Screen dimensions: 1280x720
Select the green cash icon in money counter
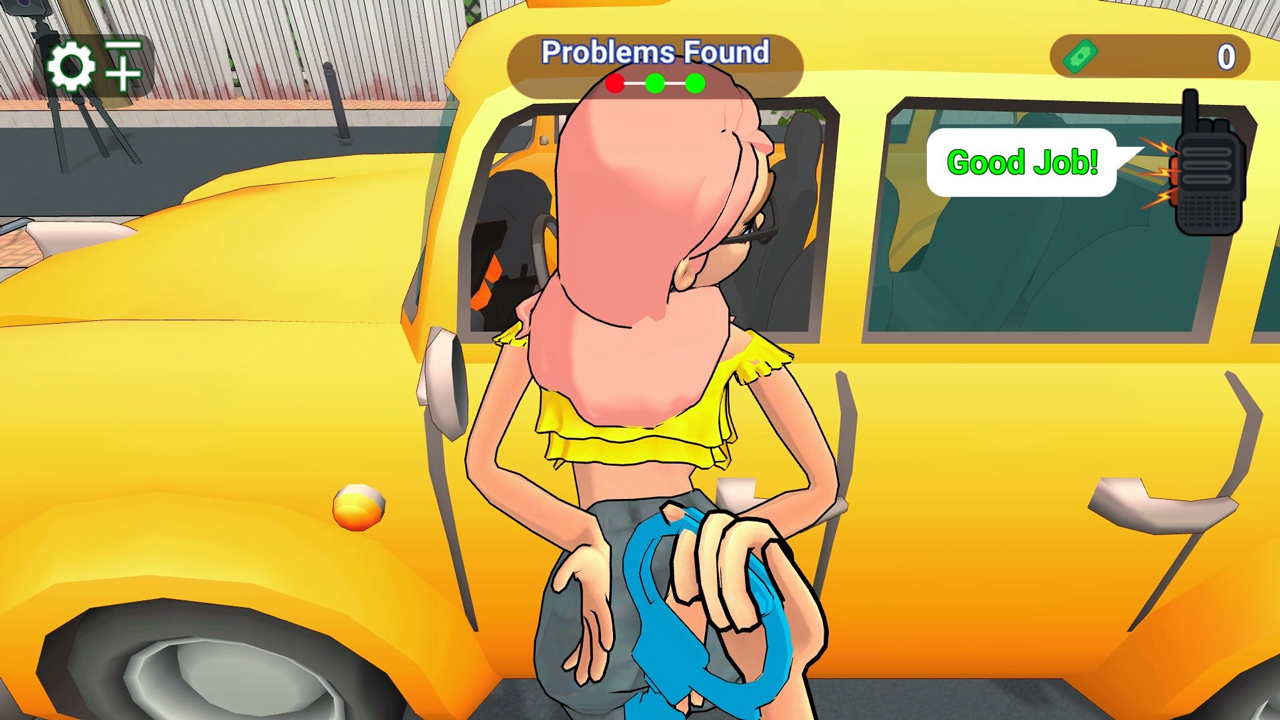coord(1079,57)
